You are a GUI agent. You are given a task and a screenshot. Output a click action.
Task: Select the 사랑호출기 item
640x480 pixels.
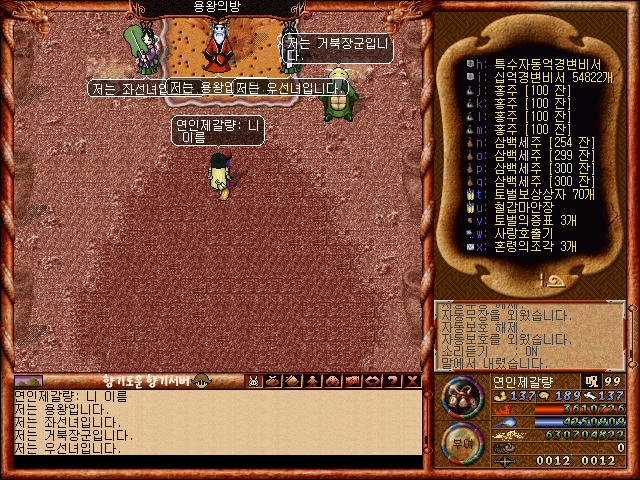[x=515, y=233]
